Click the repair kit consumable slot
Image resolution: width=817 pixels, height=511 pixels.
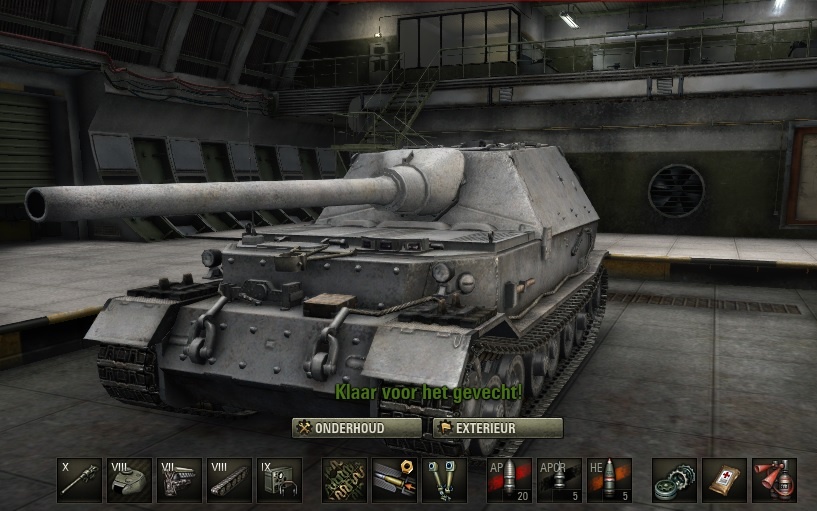coord(674,480)
